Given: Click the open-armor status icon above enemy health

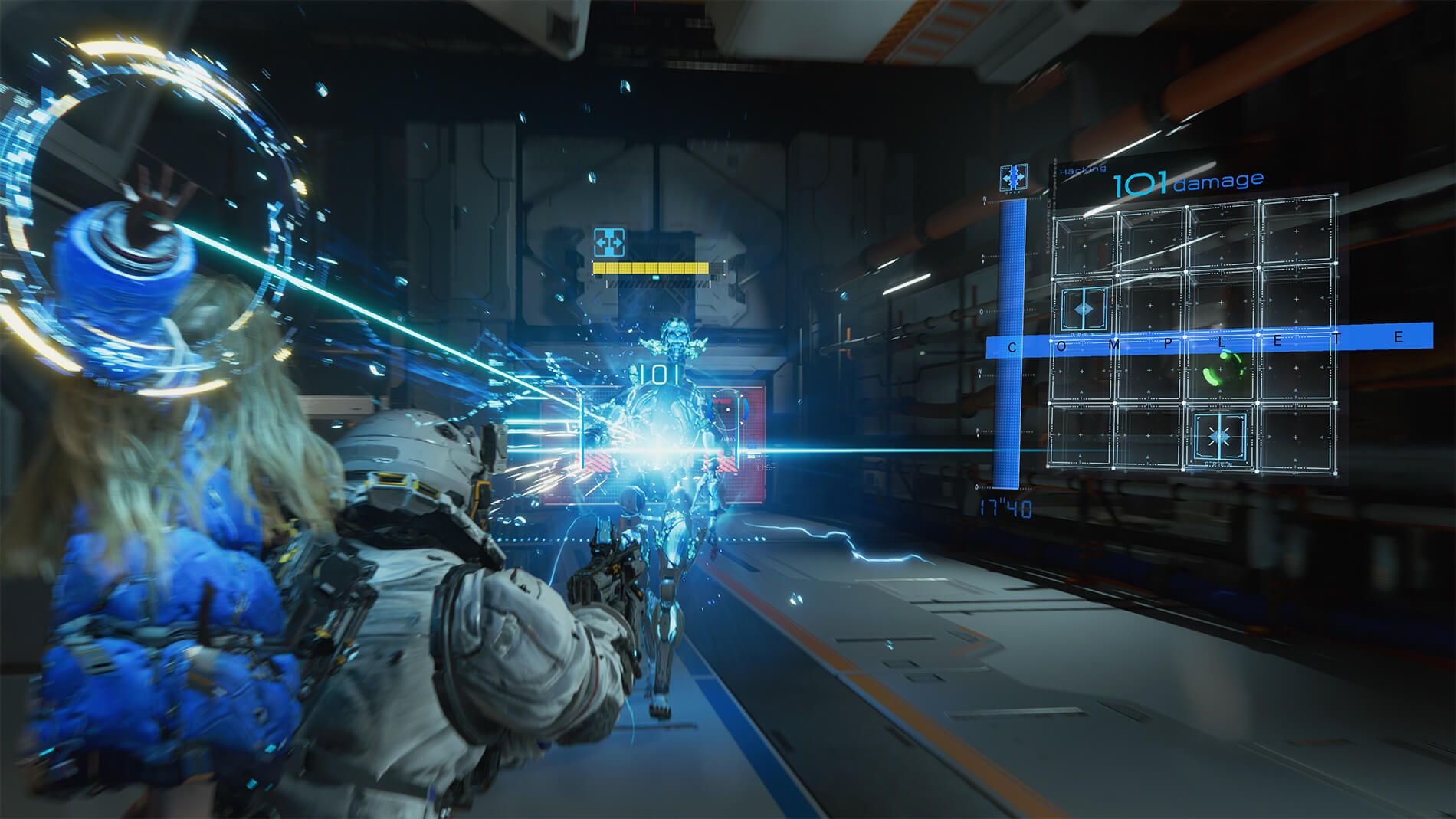Looking at the screenshot, I should tap(609, 242).
